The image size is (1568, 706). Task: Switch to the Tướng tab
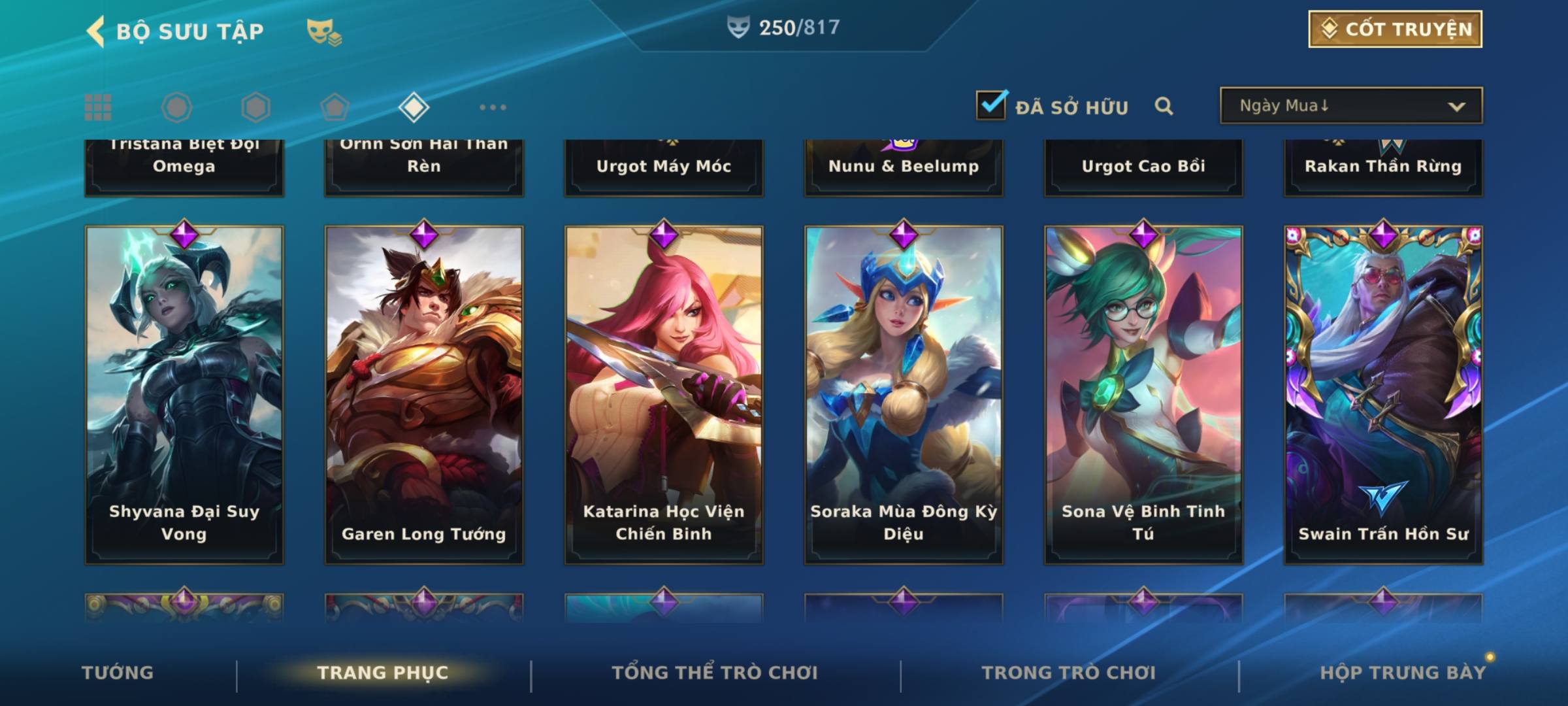(118, 673)
